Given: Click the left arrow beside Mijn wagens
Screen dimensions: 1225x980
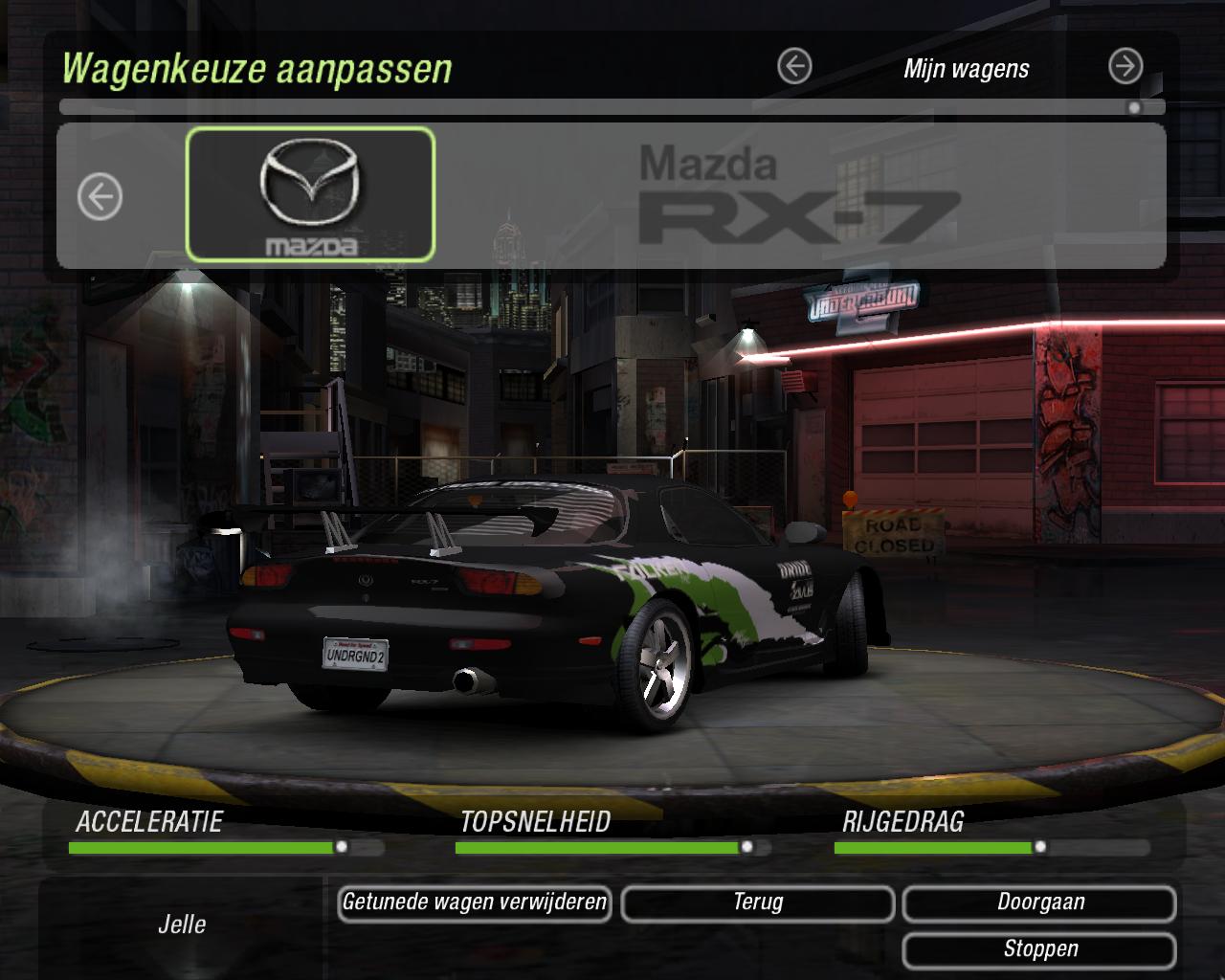Looking at the screenshot, I should 794,67.
